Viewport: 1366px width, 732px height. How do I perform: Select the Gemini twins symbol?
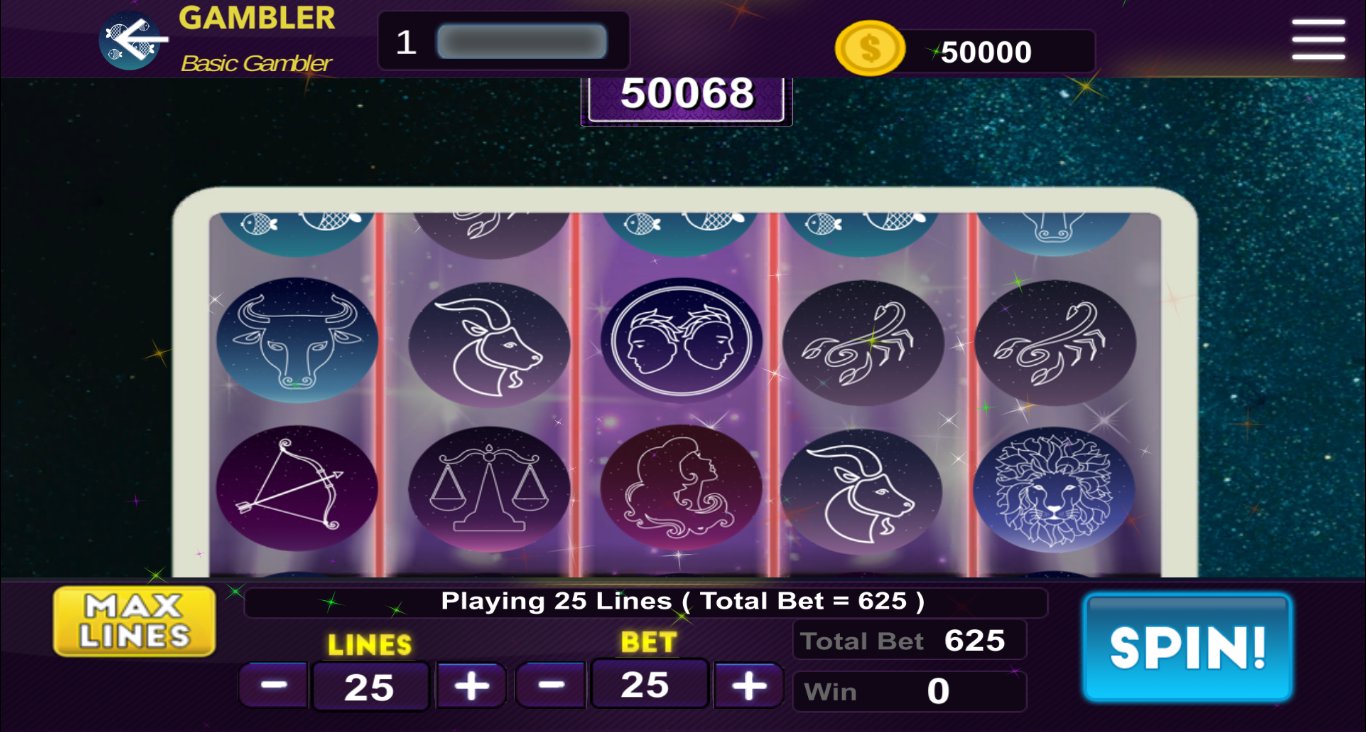(x=681, y=338)
